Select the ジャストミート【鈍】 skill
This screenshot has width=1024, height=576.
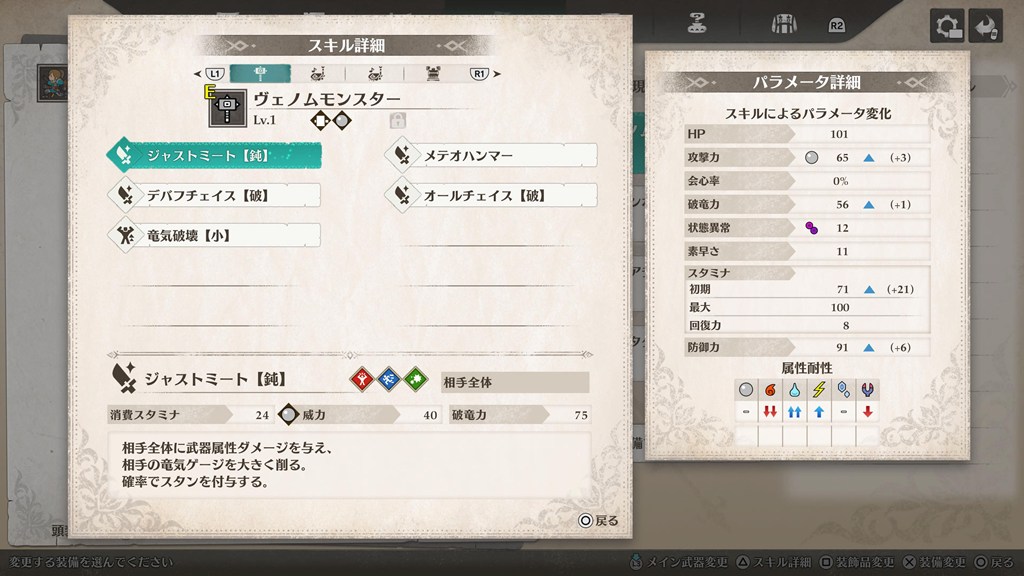pyautogui.click(x=215, y=155)
